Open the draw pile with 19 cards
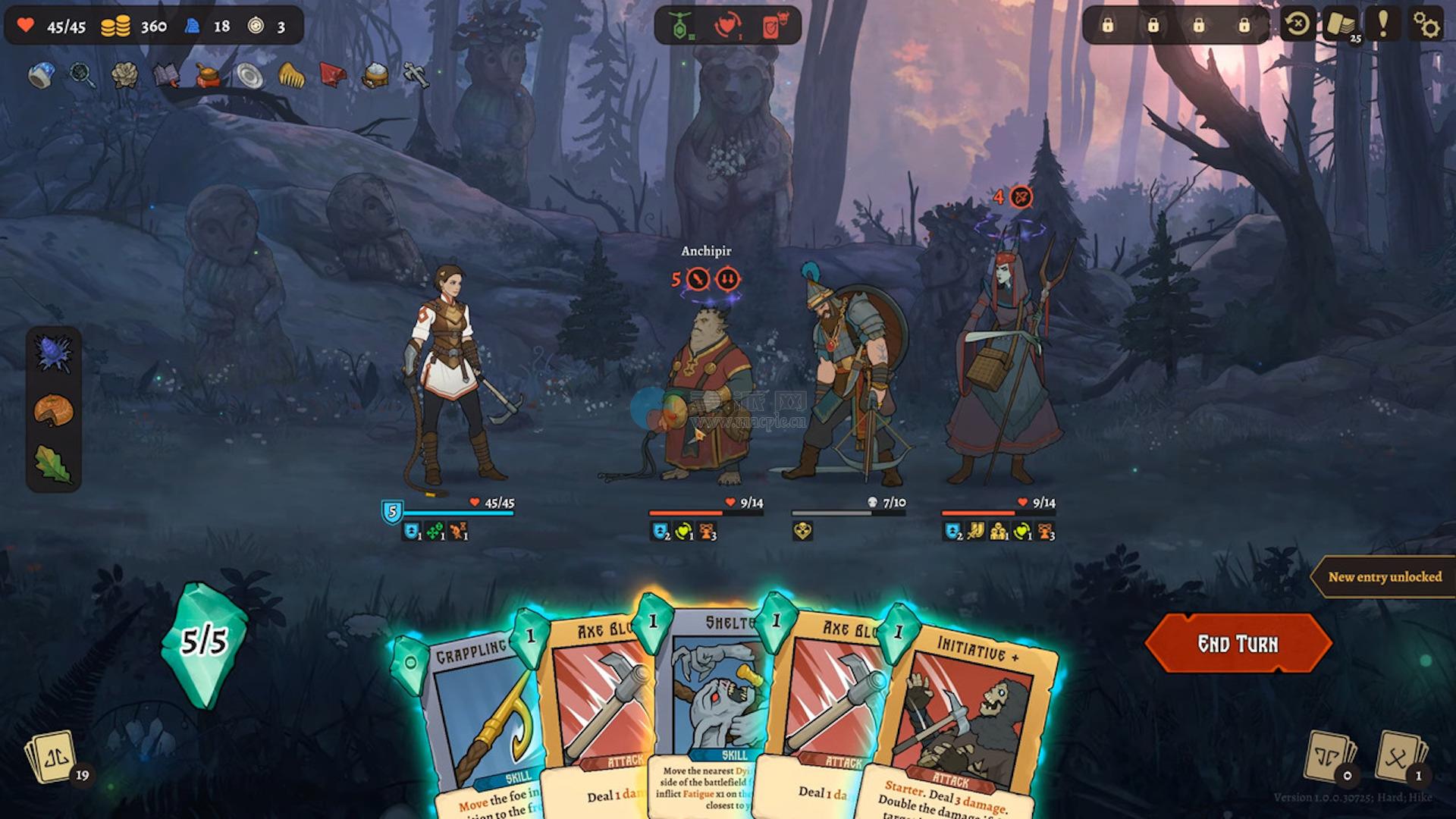 [x=53, y=757]
